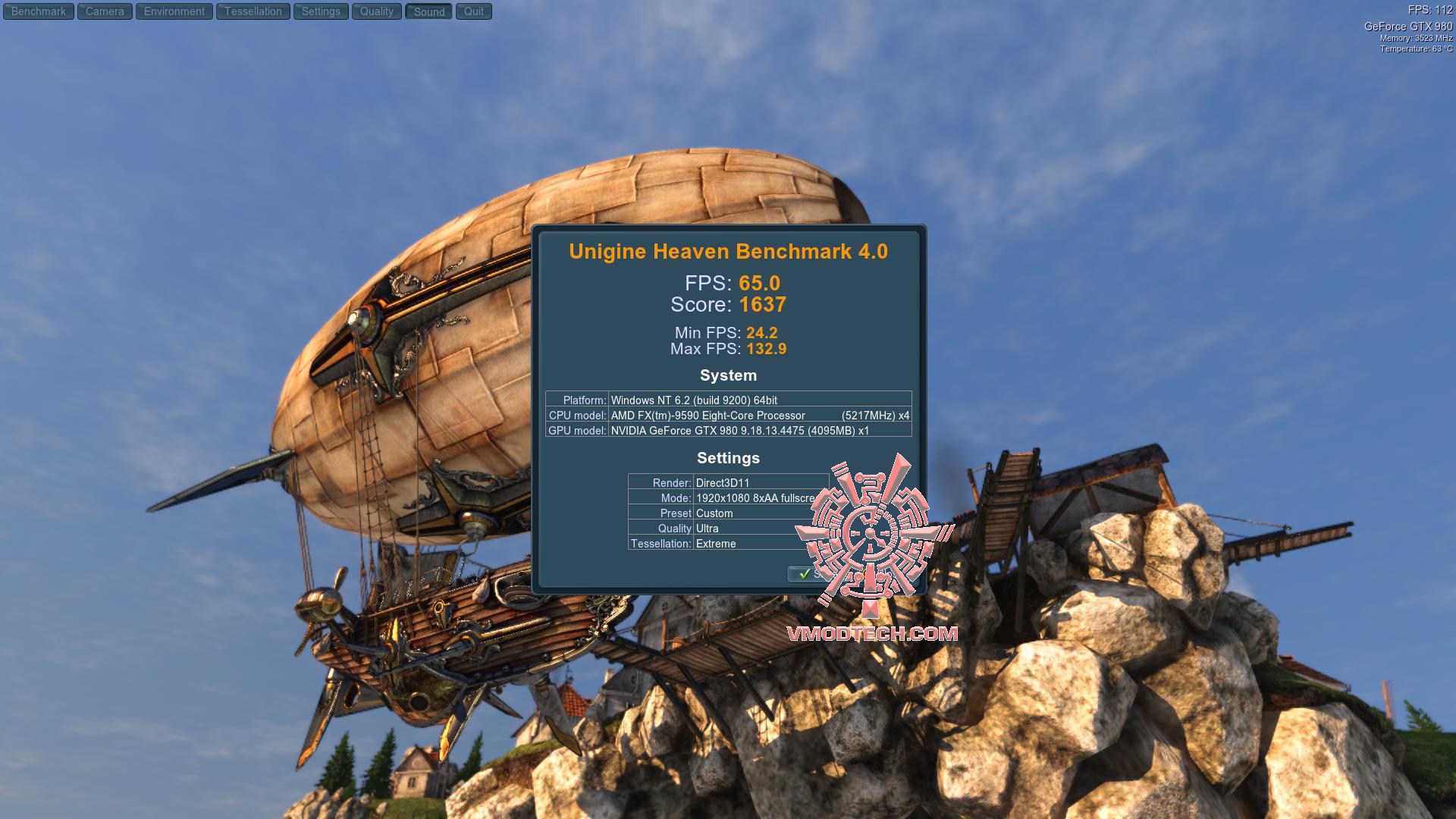Start the Benchmark from the top bar

click(x=39, y=11)
